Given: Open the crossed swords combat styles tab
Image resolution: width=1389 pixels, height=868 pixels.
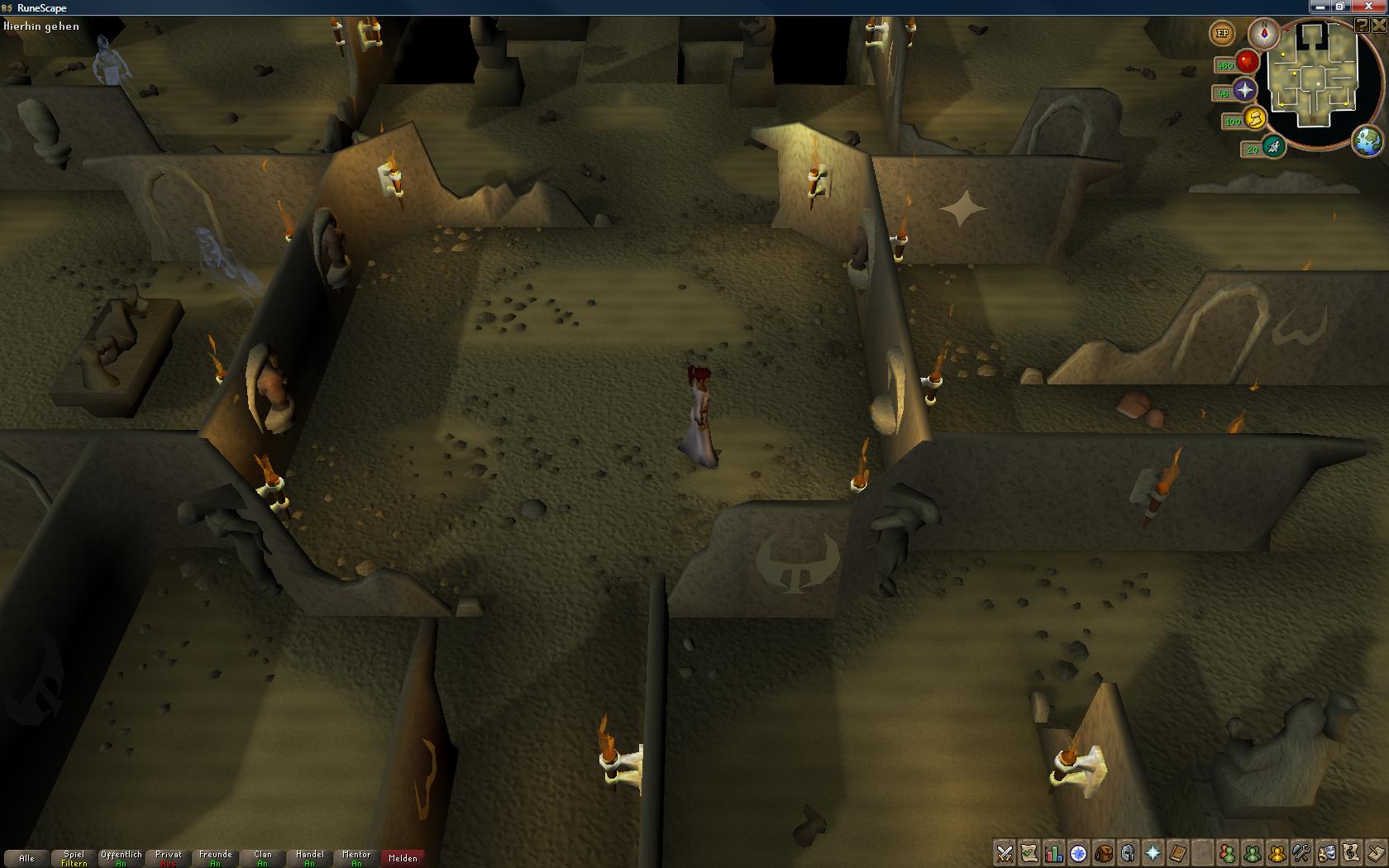Looking at the screenshot, I should point(1005,853).
